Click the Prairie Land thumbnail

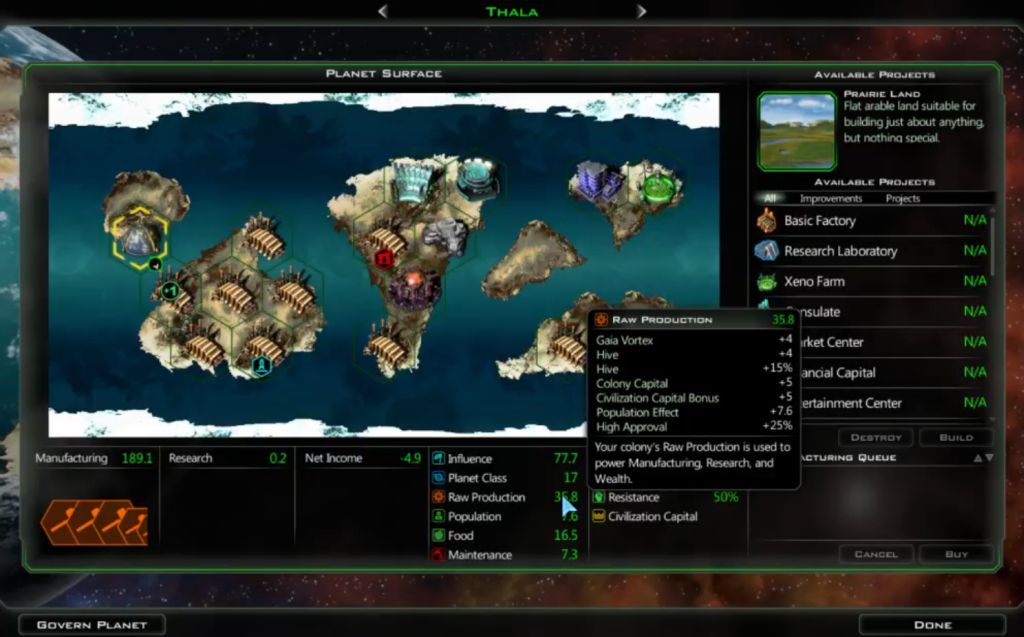tap(796, 131)
